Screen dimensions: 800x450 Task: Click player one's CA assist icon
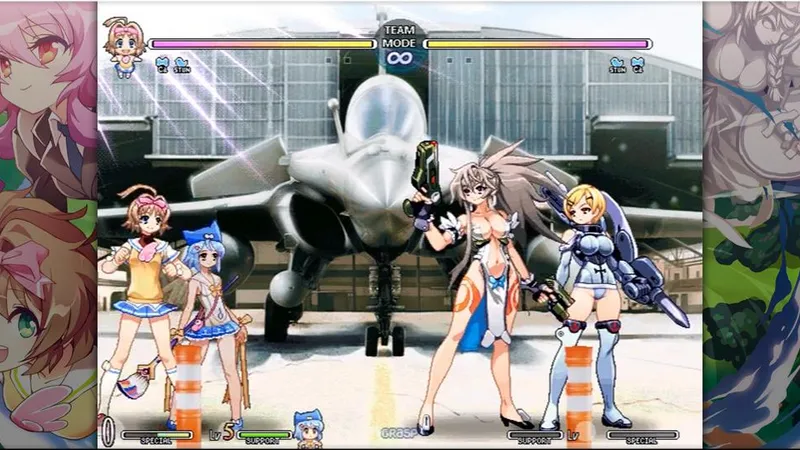[162, 64]
